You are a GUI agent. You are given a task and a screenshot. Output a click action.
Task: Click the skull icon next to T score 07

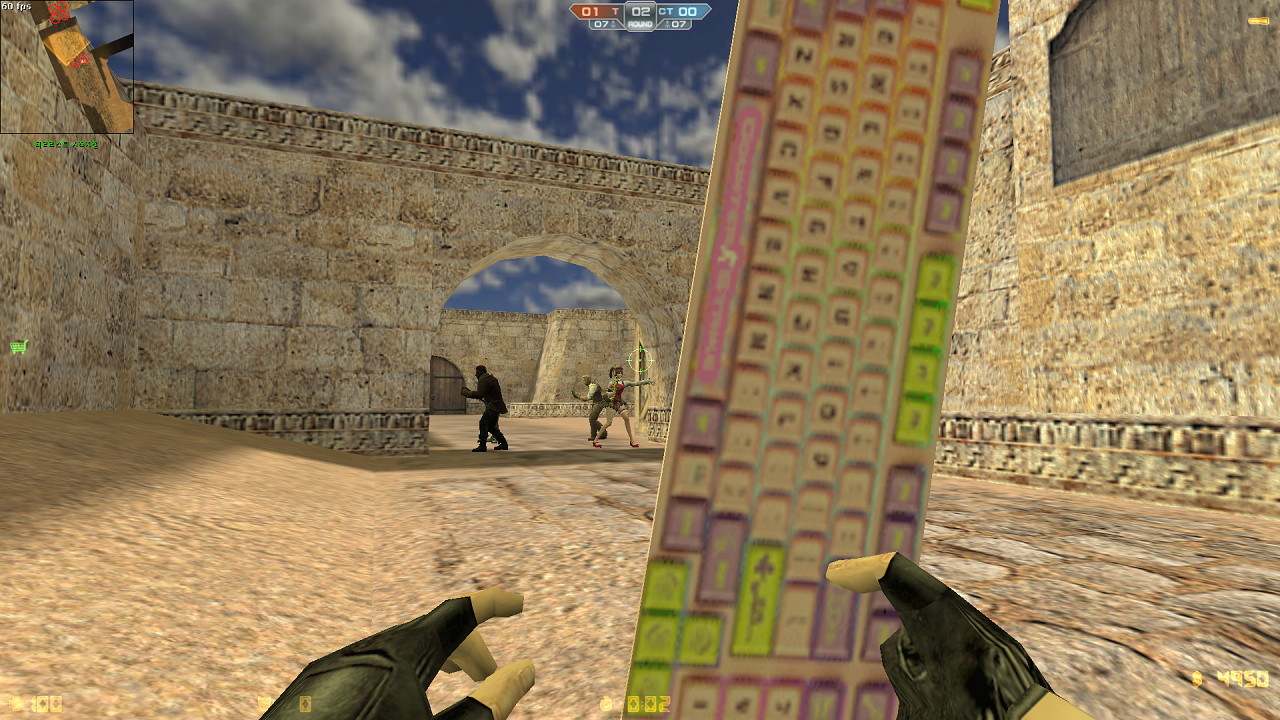pos(613,24)
